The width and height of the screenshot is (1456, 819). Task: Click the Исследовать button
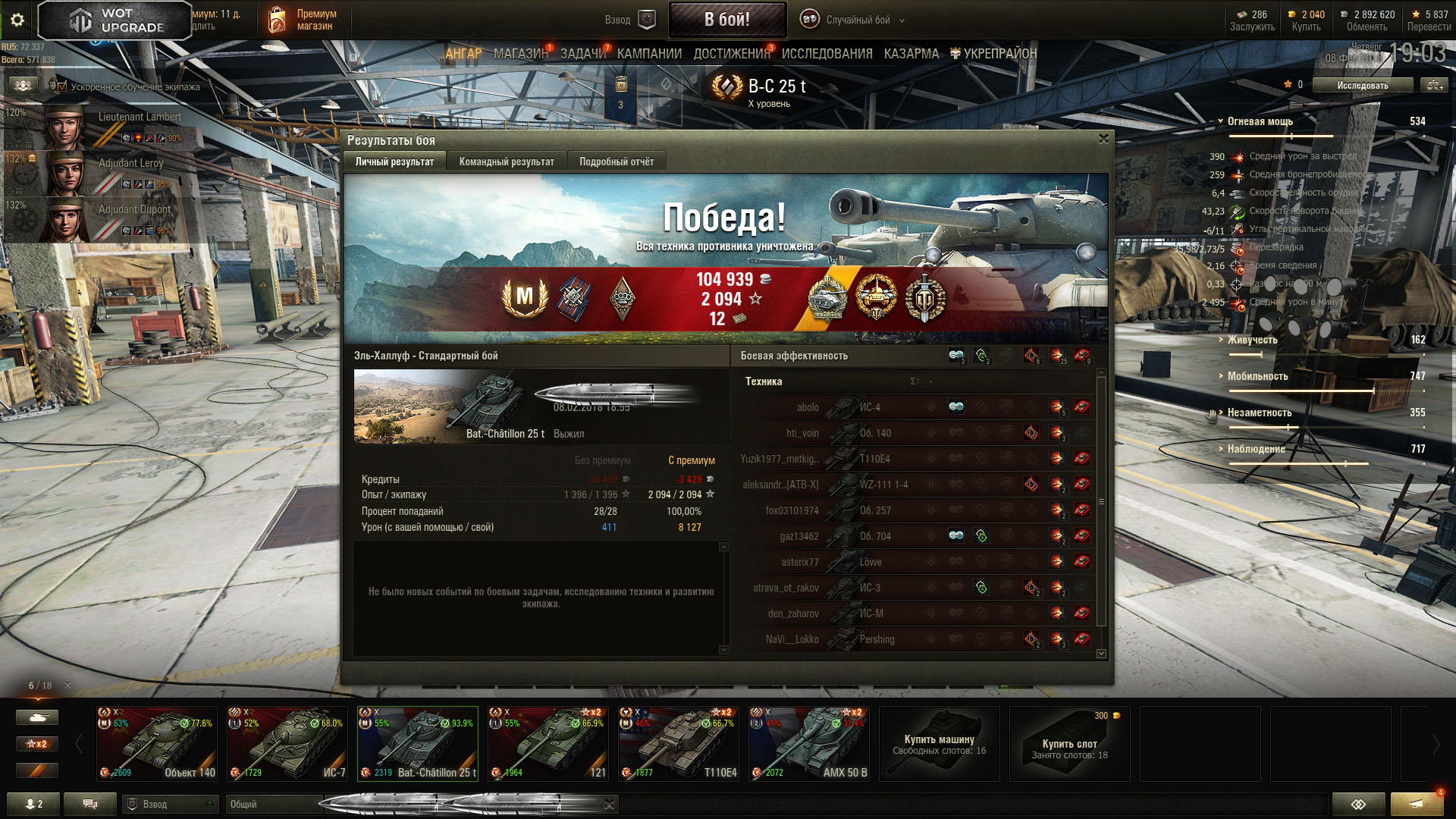coord(1362,86)
